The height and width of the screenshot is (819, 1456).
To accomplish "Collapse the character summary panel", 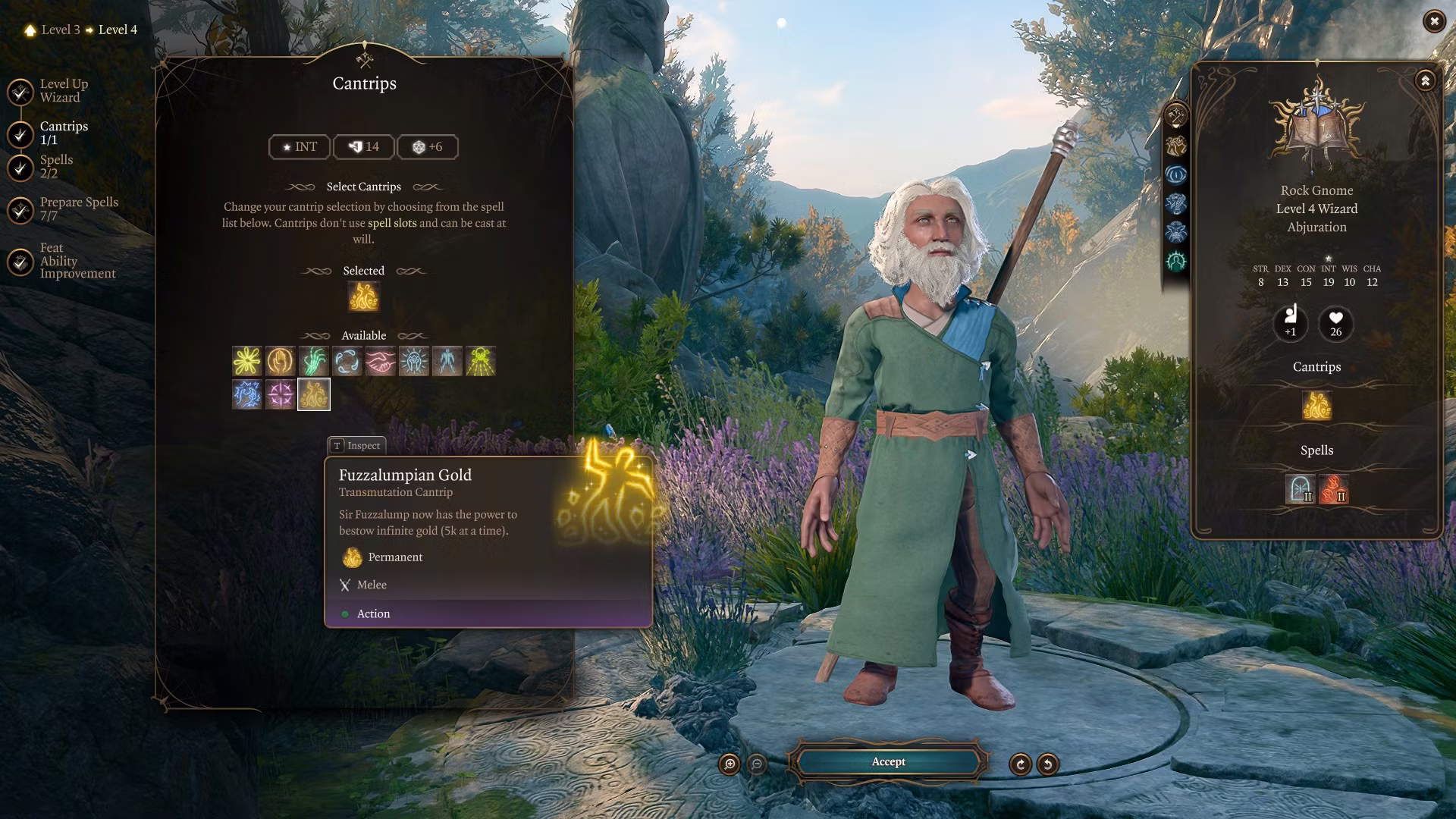I will tap(1425, 81).
